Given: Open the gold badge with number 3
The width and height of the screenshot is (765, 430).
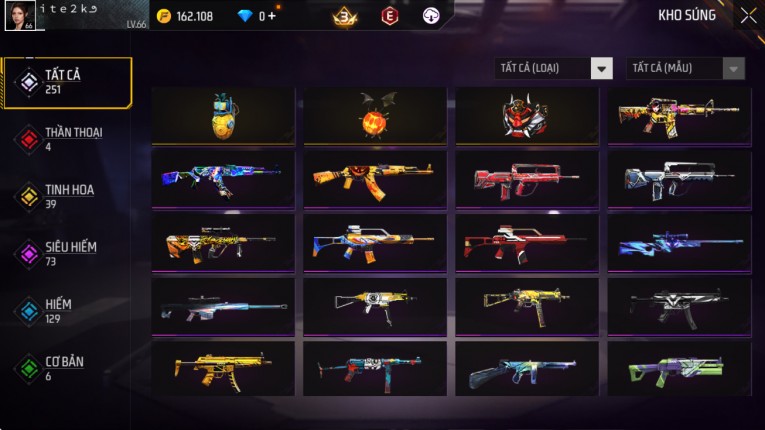Looking at the screenshot, I should (346, 16).
